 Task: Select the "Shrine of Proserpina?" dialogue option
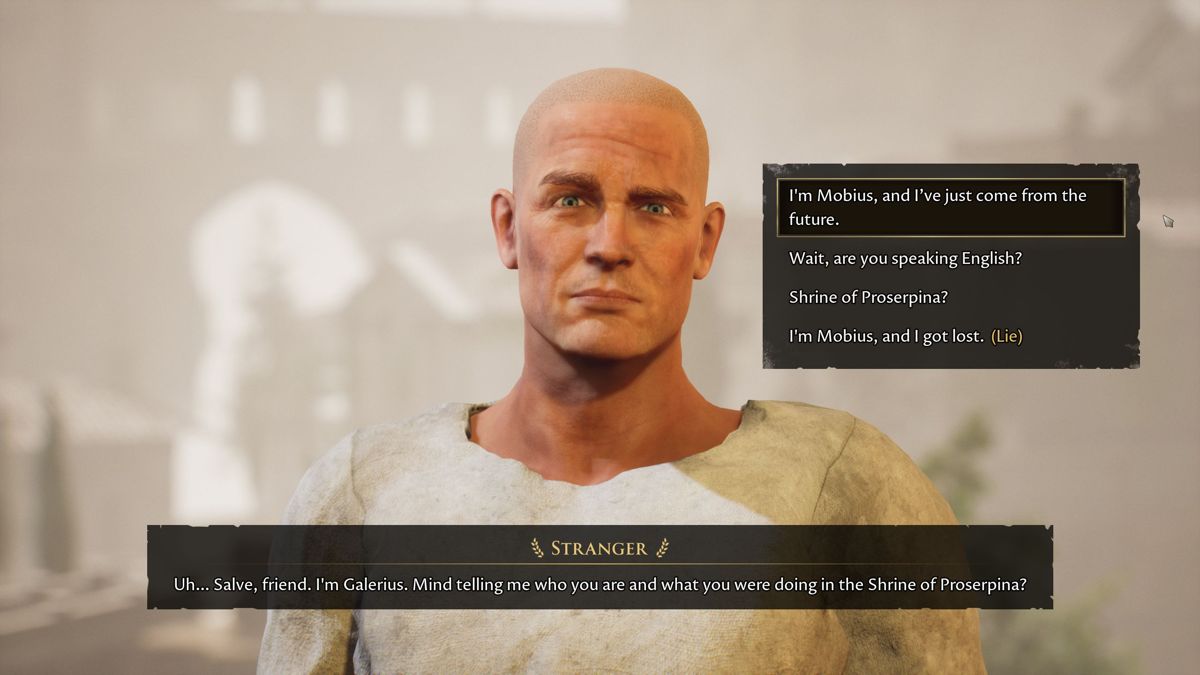coord(867,297)
